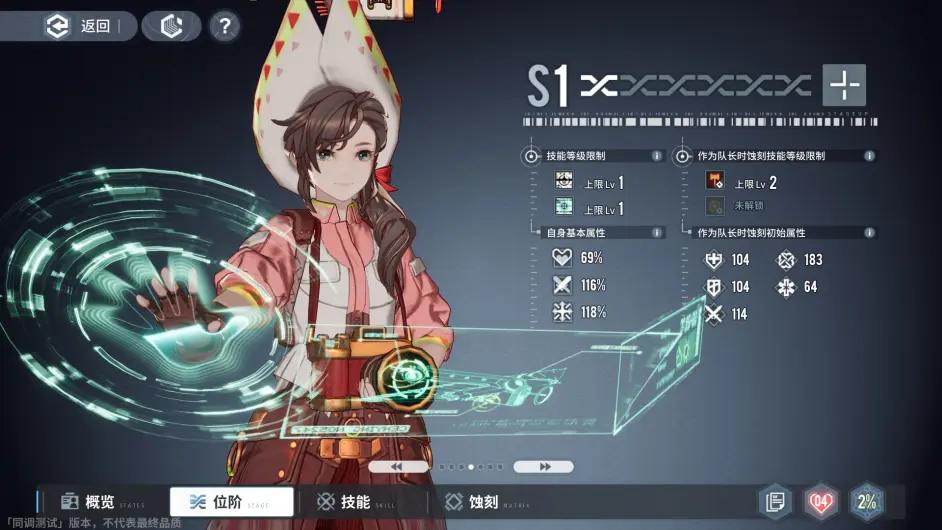
Task: Go to previous character with rewind arrow
Action: [x=397, y=467]
